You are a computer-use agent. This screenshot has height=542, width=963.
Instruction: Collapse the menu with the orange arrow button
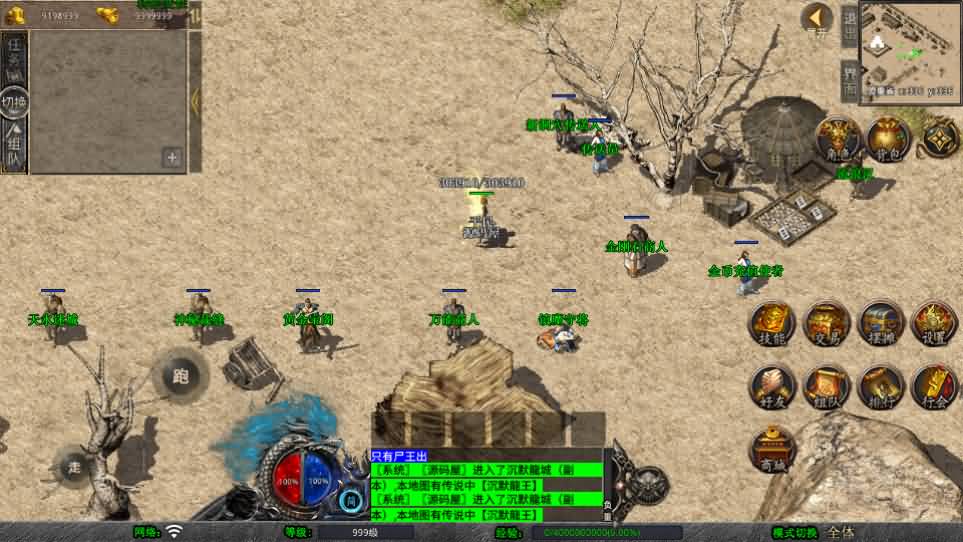818,18
